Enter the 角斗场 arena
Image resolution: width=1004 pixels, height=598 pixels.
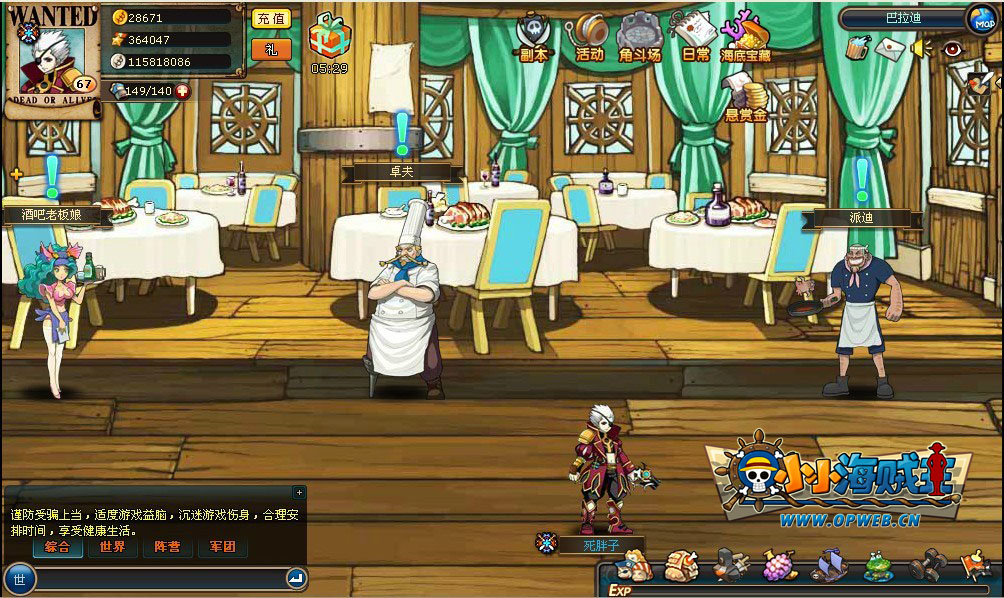click(640, 37)
